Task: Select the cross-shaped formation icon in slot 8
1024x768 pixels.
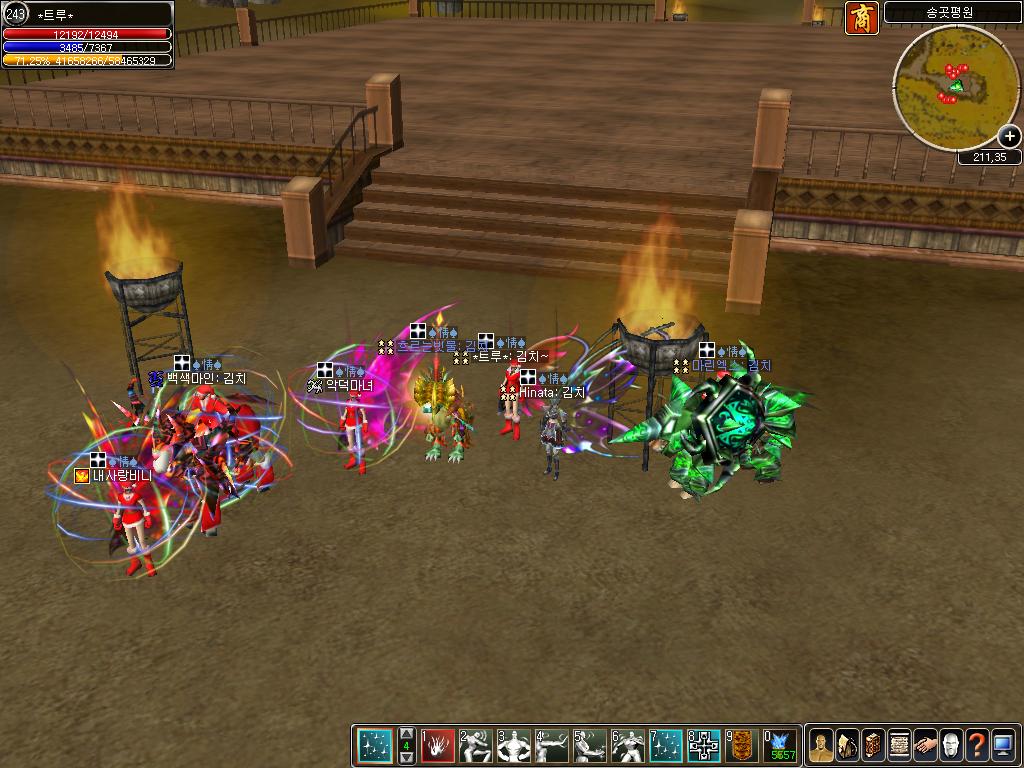Action: click(704, 746)
